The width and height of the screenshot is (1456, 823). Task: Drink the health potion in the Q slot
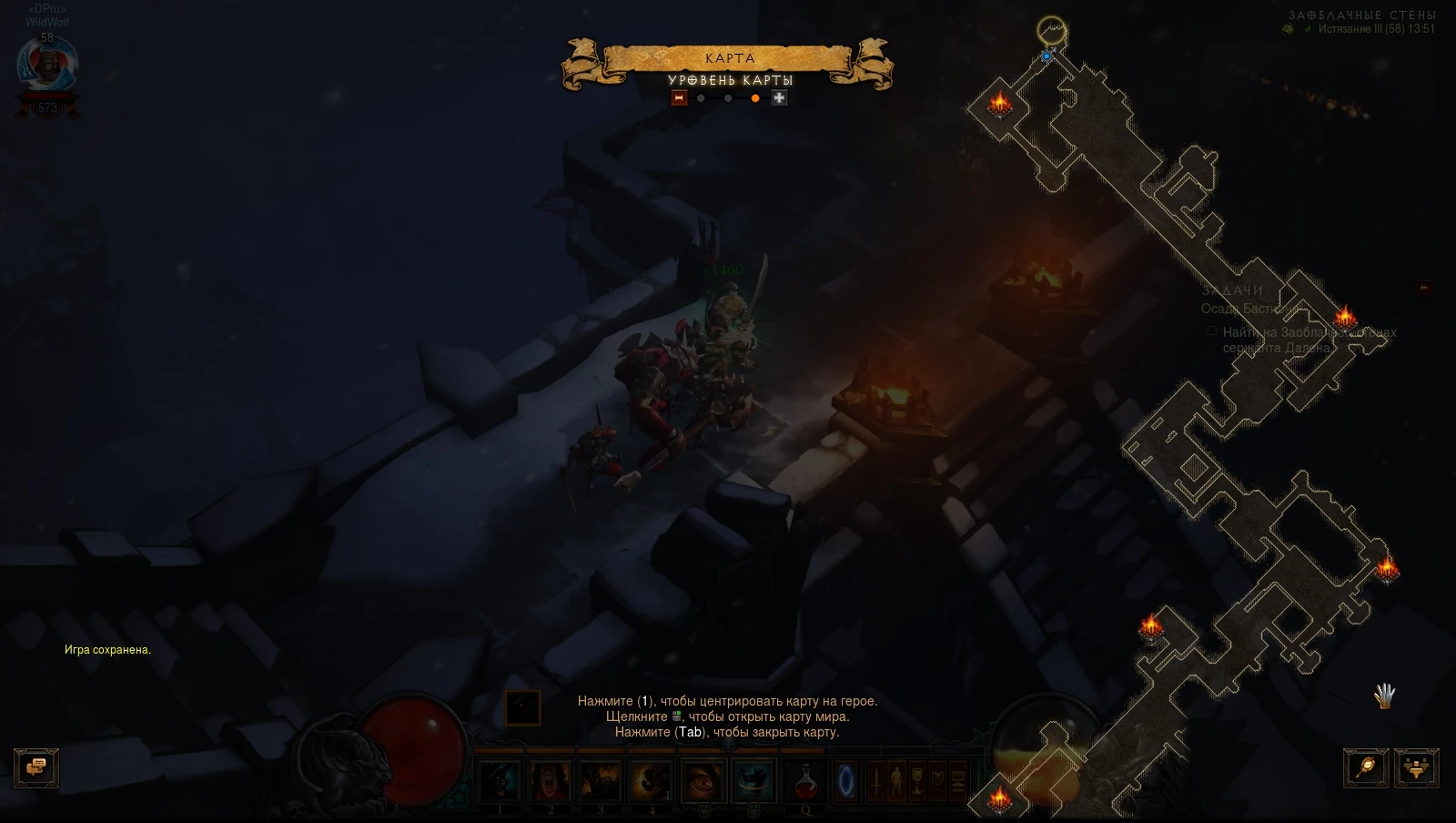click(x=804, y=781)
